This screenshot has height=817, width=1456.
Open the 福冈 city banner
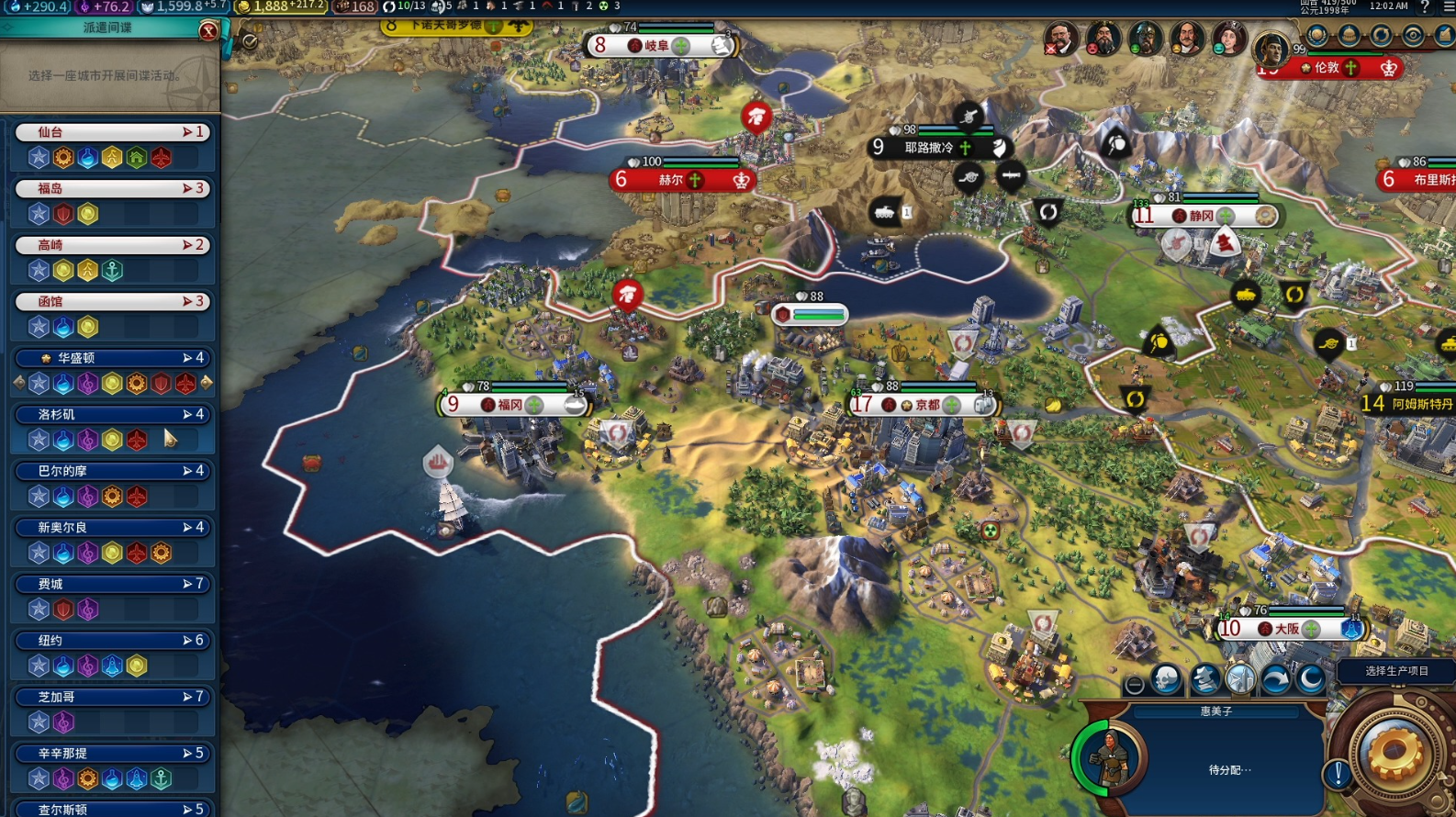510,405
